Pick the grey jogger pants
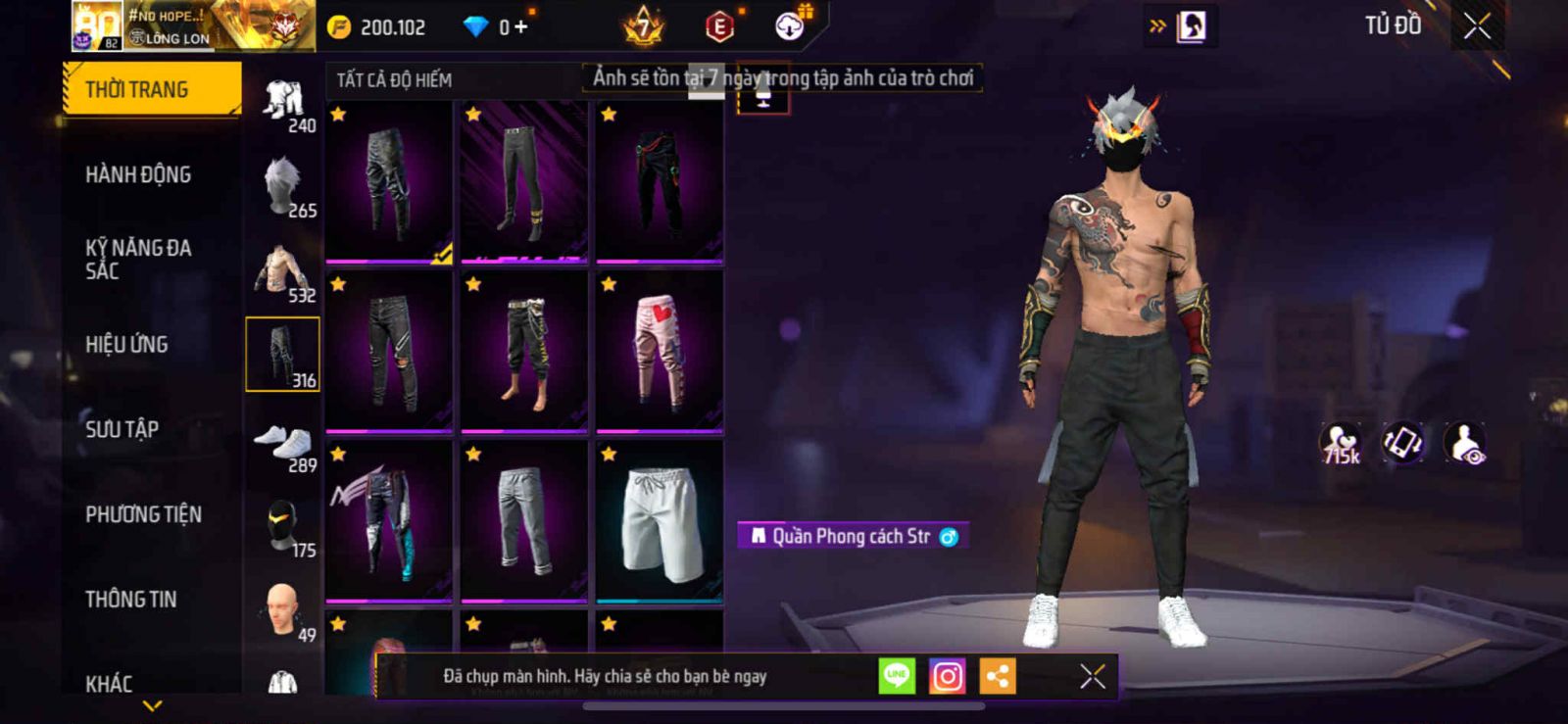The image size is (1568, 724). tap(524, 521)
